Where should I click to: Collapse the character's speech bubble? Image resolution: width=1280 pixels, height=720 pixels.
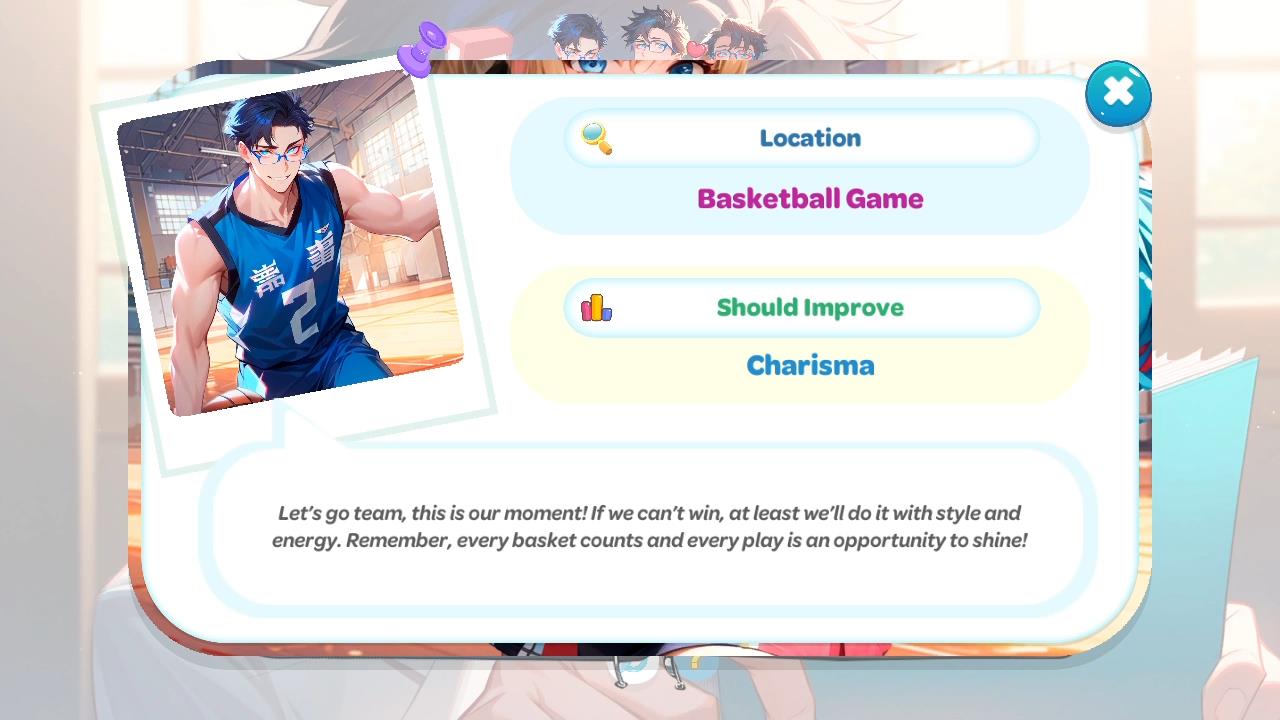(x=648, y=527)
